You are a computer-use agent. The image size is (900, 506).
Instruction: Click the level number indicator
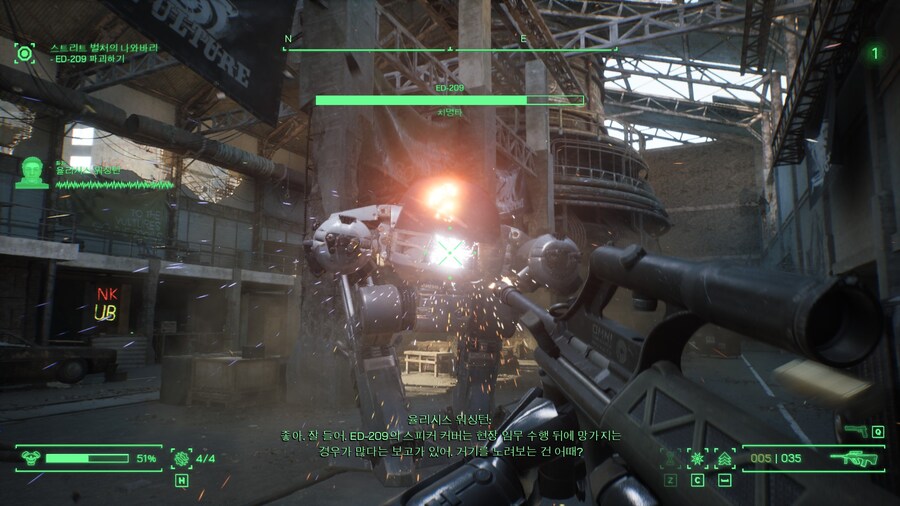[875, 53]
